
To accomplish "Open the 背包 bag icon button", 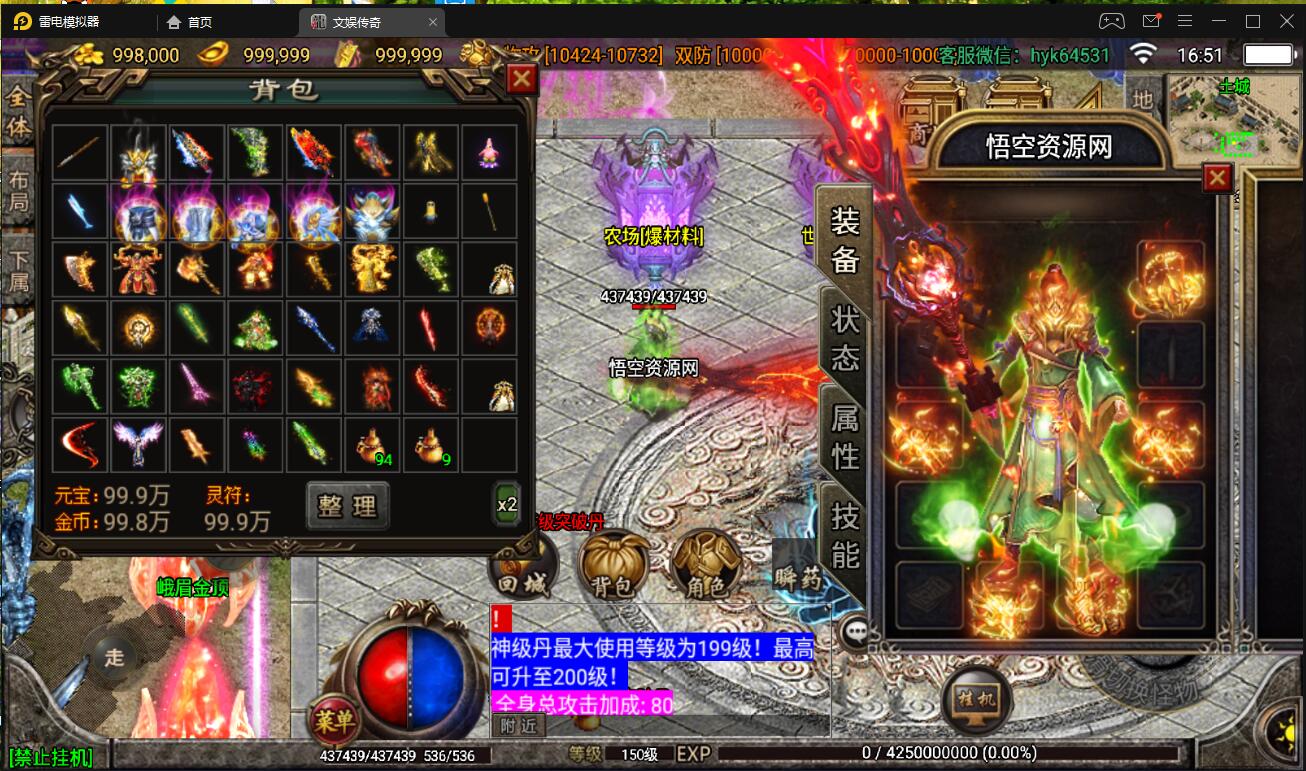I will click(x=613, y=566).
